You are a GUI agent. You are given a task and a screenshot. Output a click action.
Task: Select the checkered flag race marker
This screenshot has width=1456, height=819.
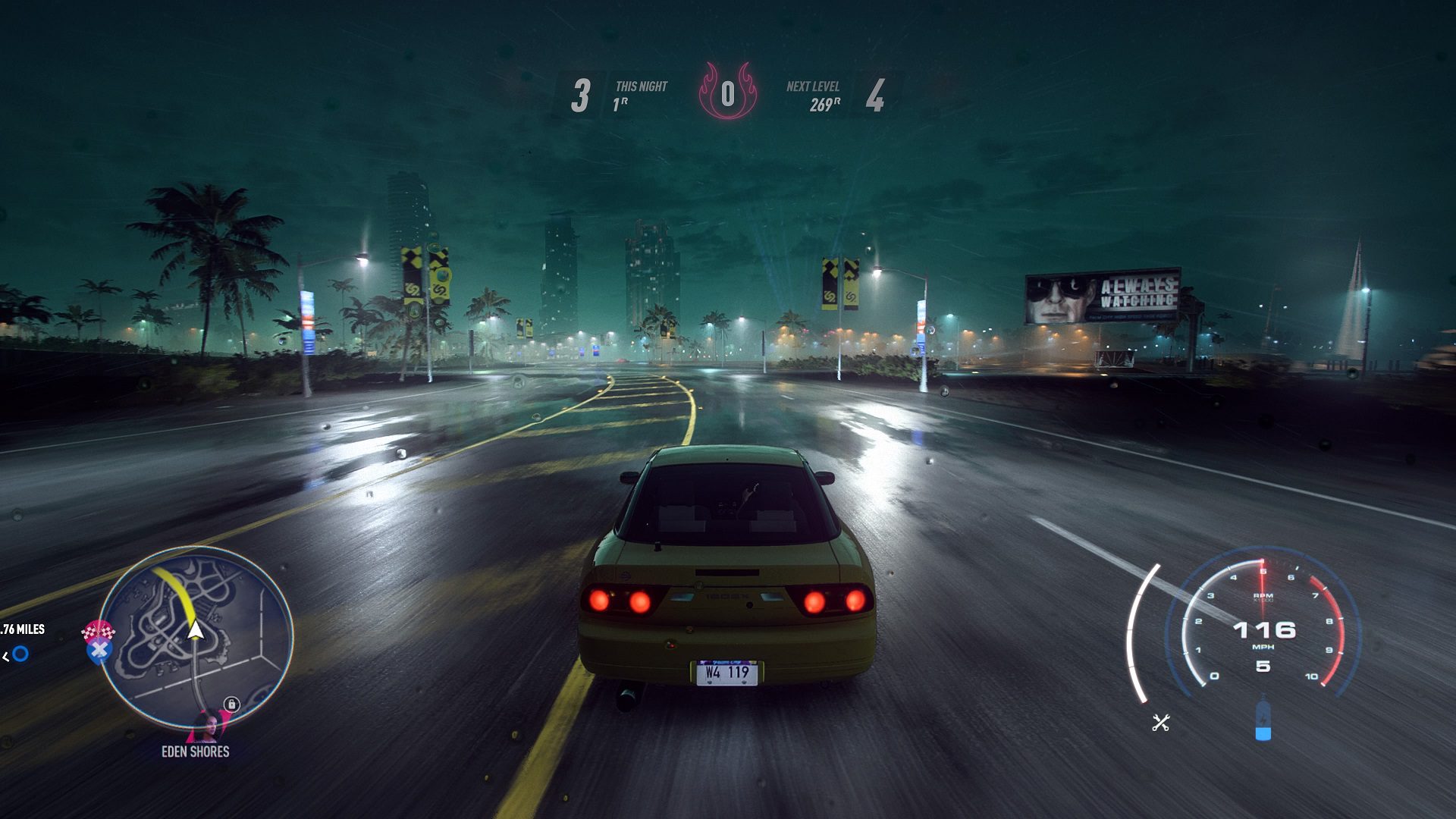(98, 630)
